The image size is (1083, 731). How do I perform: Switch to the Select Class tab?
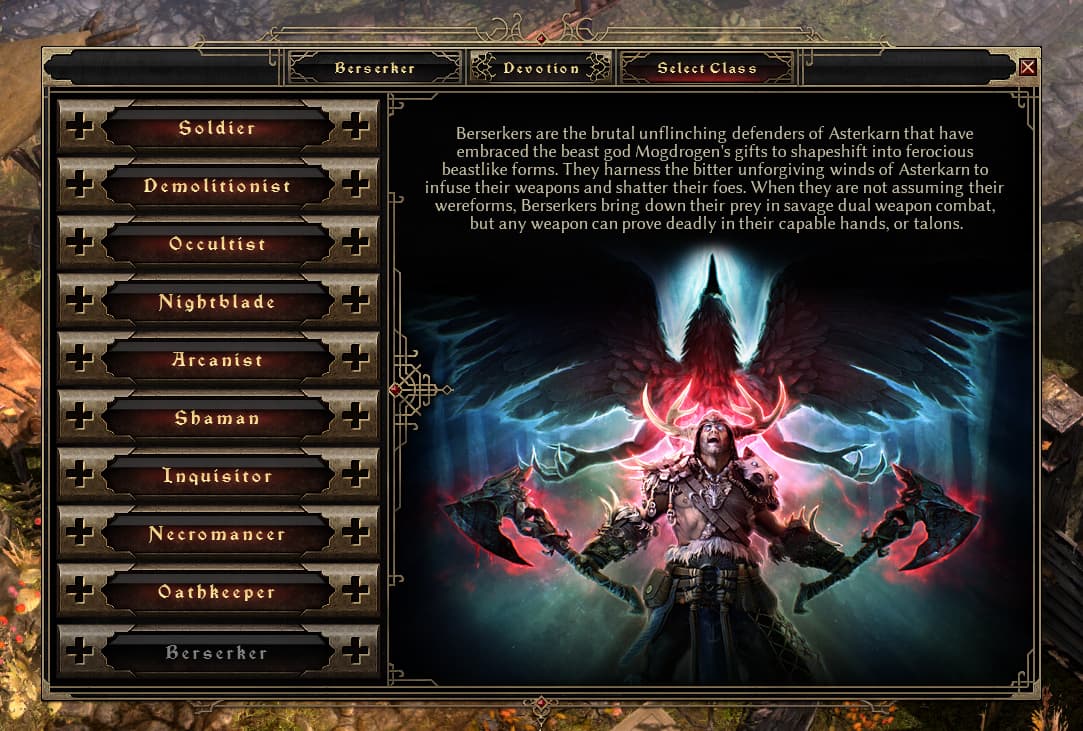pos(706,68)
